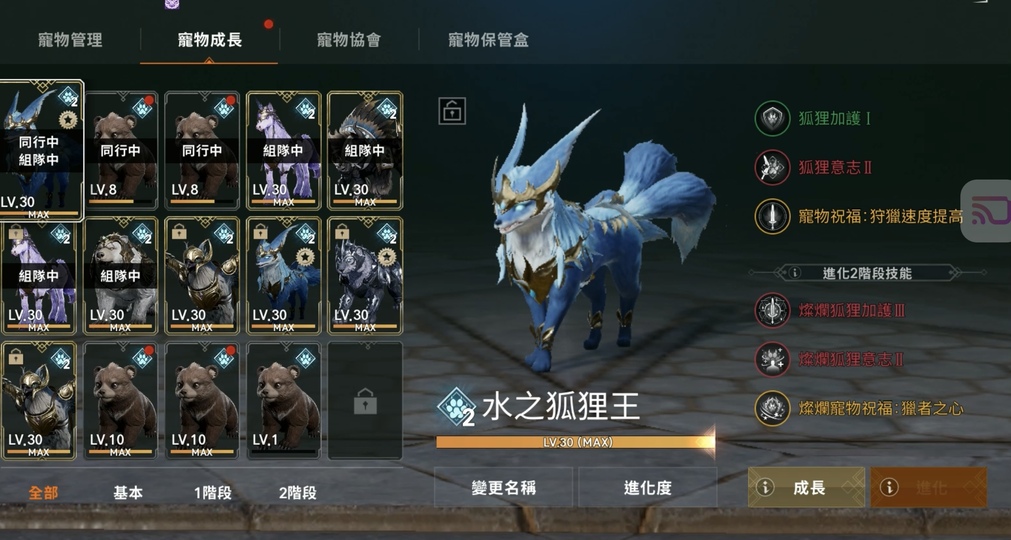Filter pets by 1階段

(212, 492)
